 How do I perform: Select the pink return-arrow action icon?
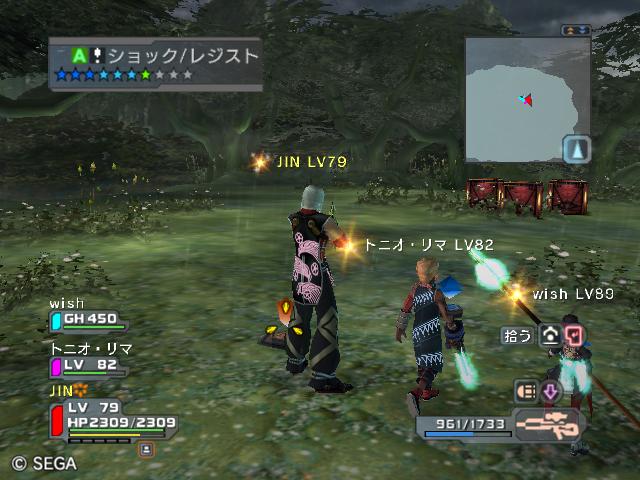tap(573, 336)
